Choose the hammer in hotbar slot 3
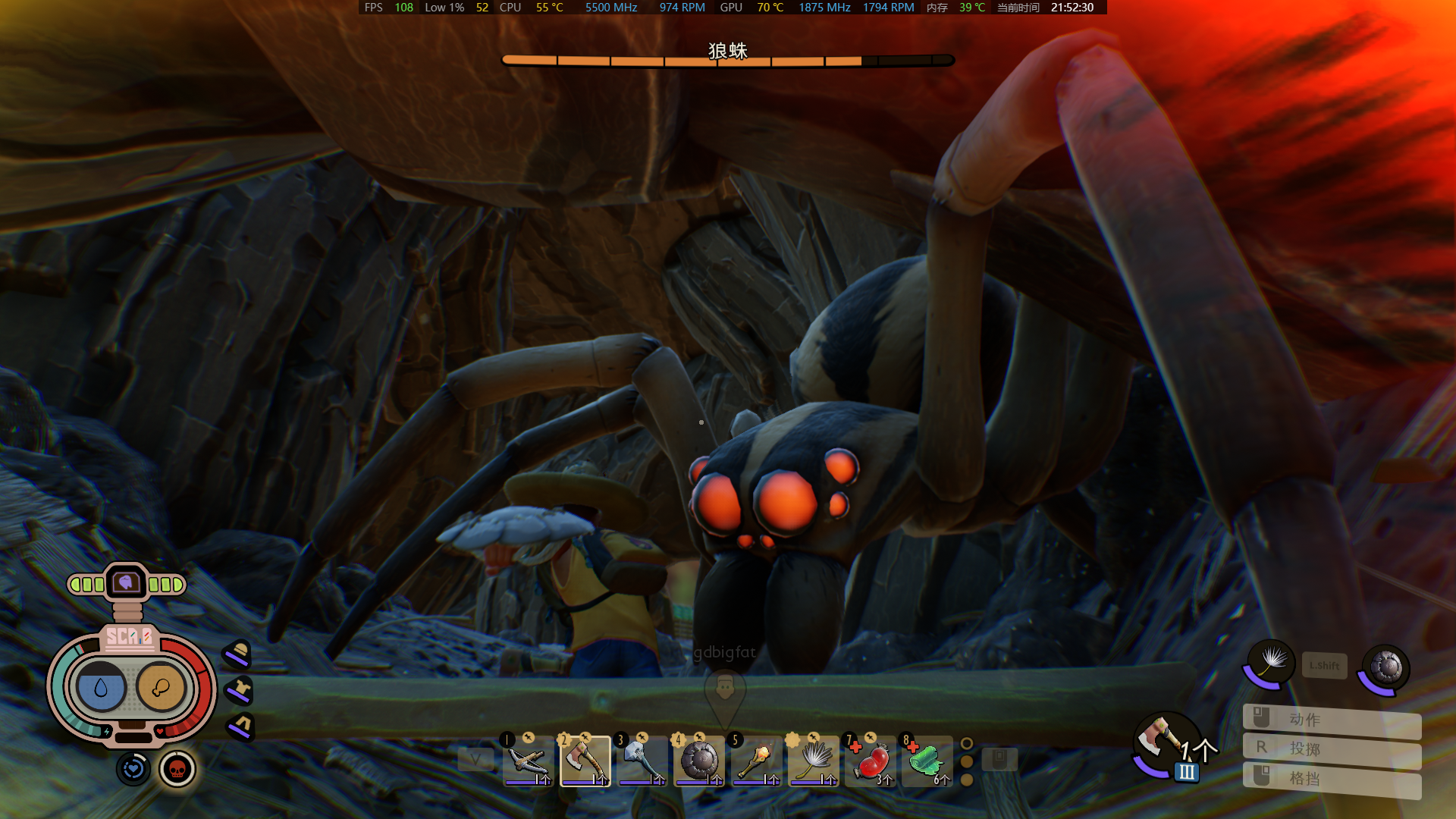 coord(642,761)
